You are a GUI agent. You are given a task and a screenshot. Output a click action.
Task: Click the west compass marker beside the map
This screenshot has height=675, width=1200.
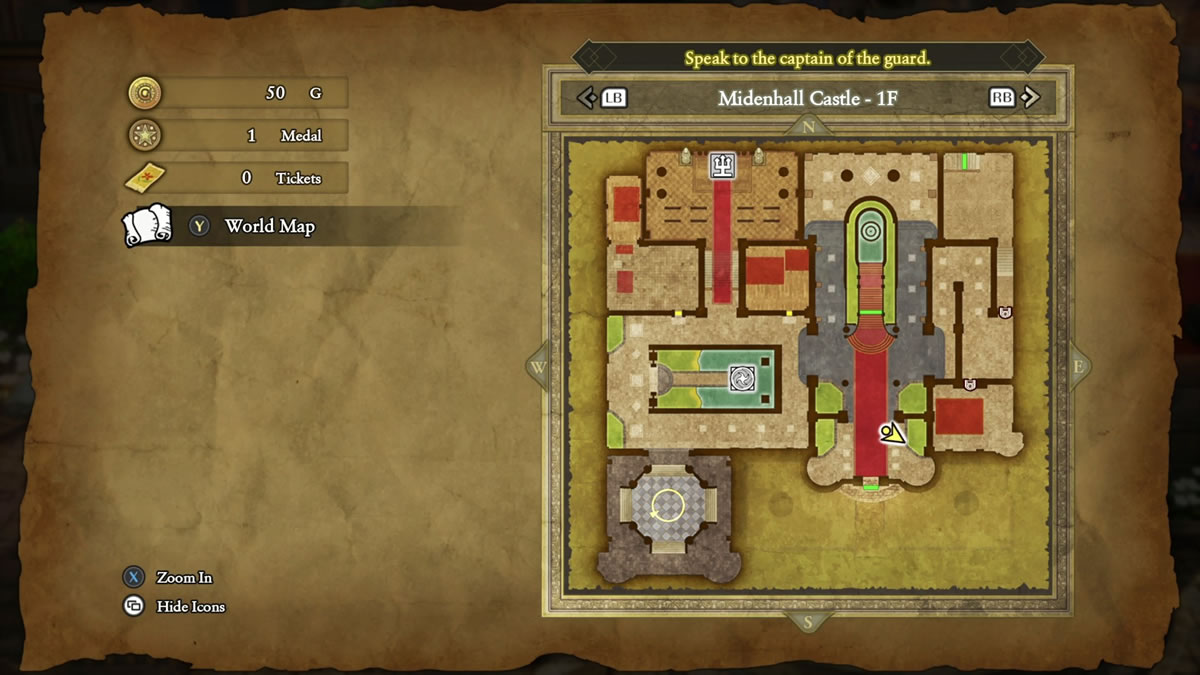pos(538,367)
